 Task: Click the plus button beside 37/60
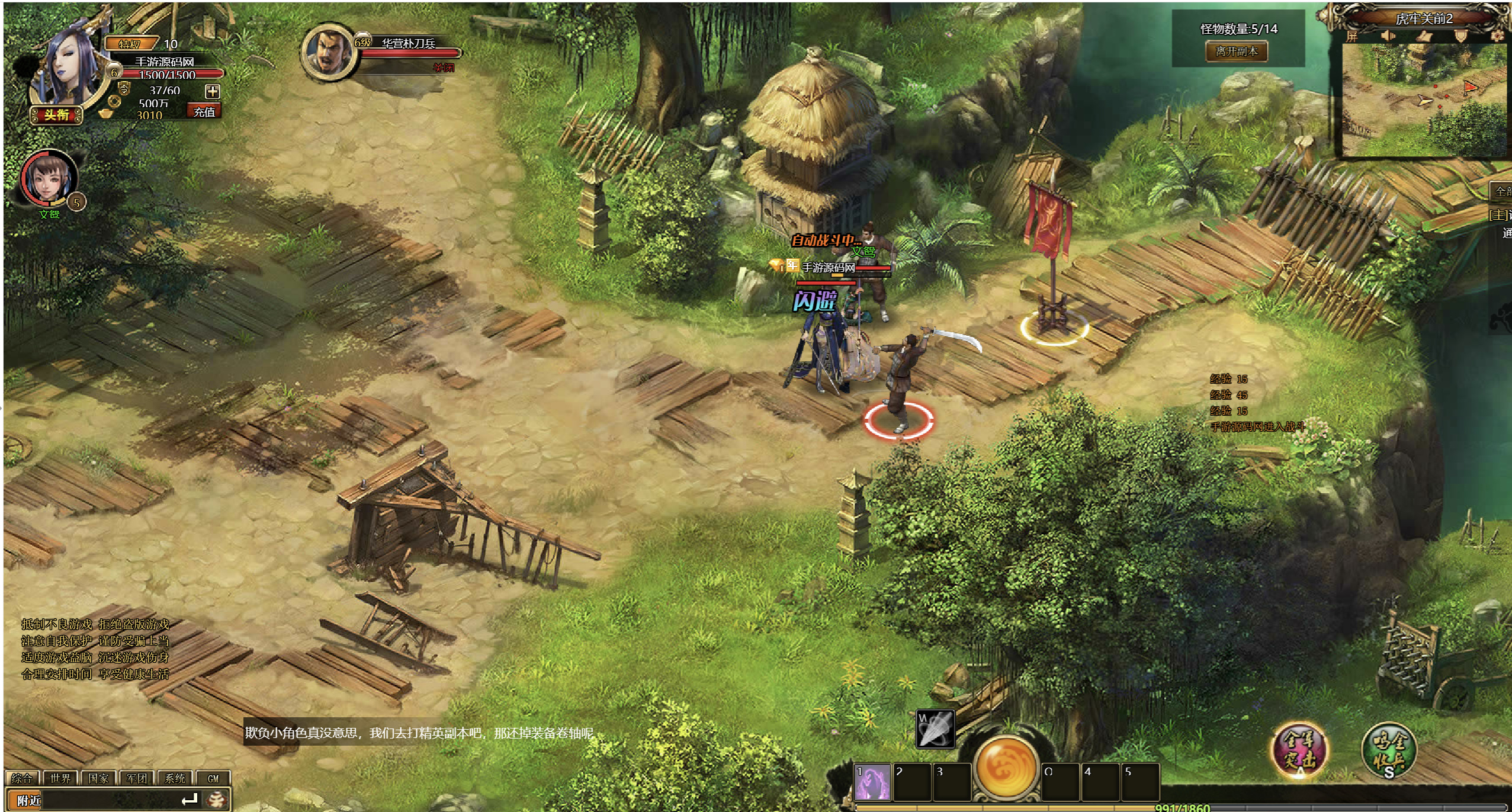tap(212, 91)
